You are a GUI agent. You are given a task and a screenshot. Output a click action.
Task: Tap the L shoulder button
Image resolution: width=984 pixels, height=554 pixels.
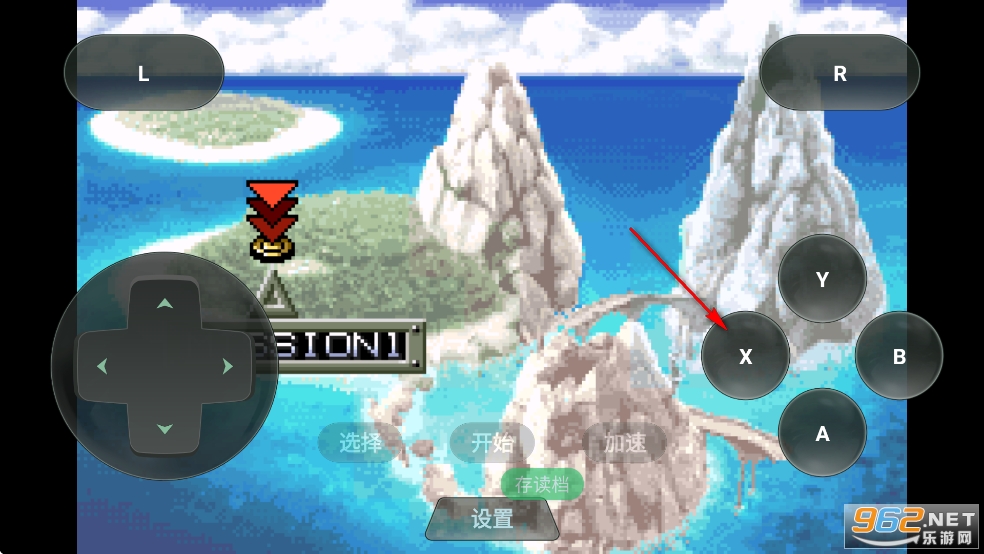pos(144,74)
